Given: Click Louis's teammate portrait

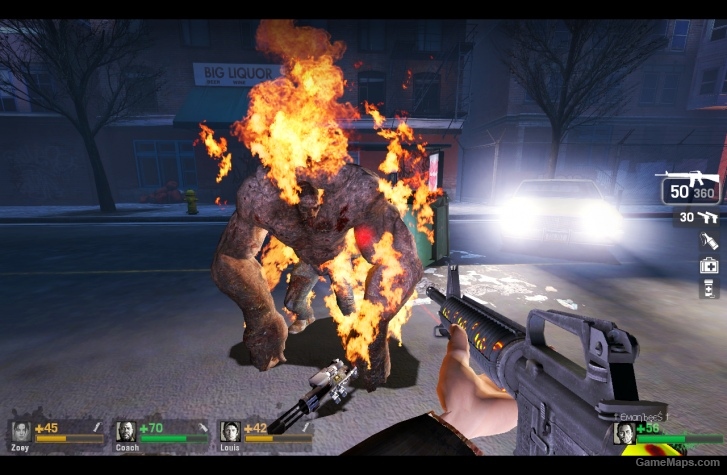Looking at the screenshot, I should tap(230, 431).
